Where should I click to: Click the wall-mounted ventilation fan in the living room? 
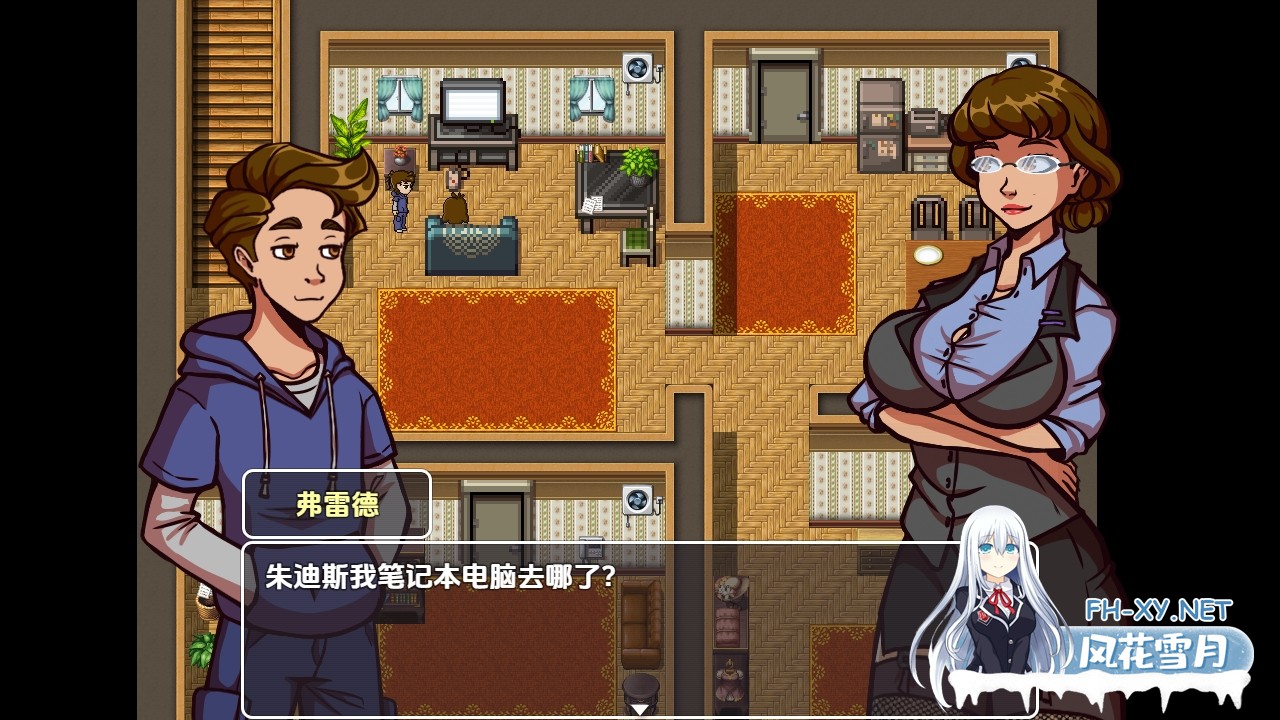coord(638,67)
